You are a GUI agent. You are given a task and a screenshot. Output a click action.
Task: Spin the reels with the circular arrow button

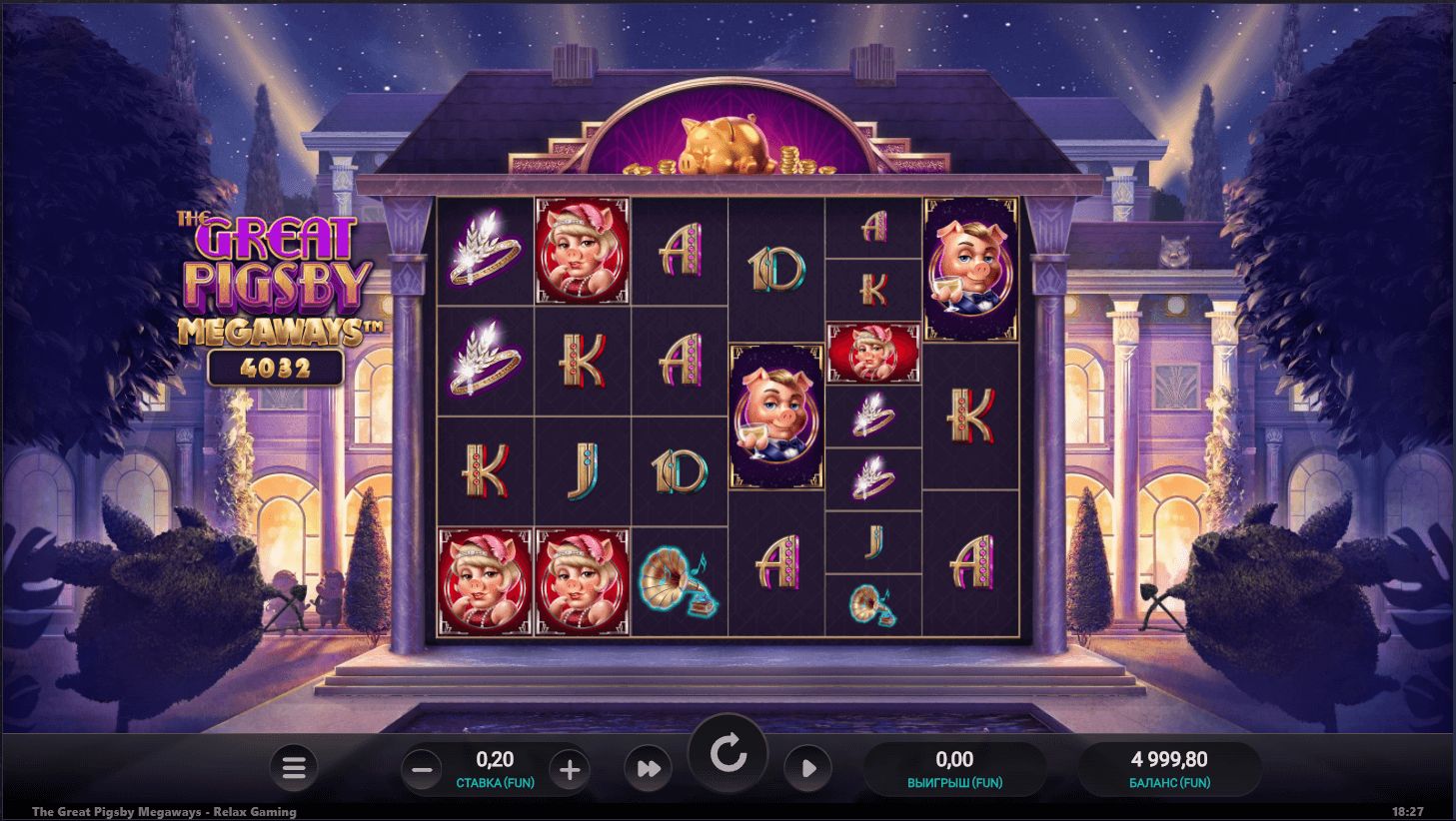pos(728,754)
